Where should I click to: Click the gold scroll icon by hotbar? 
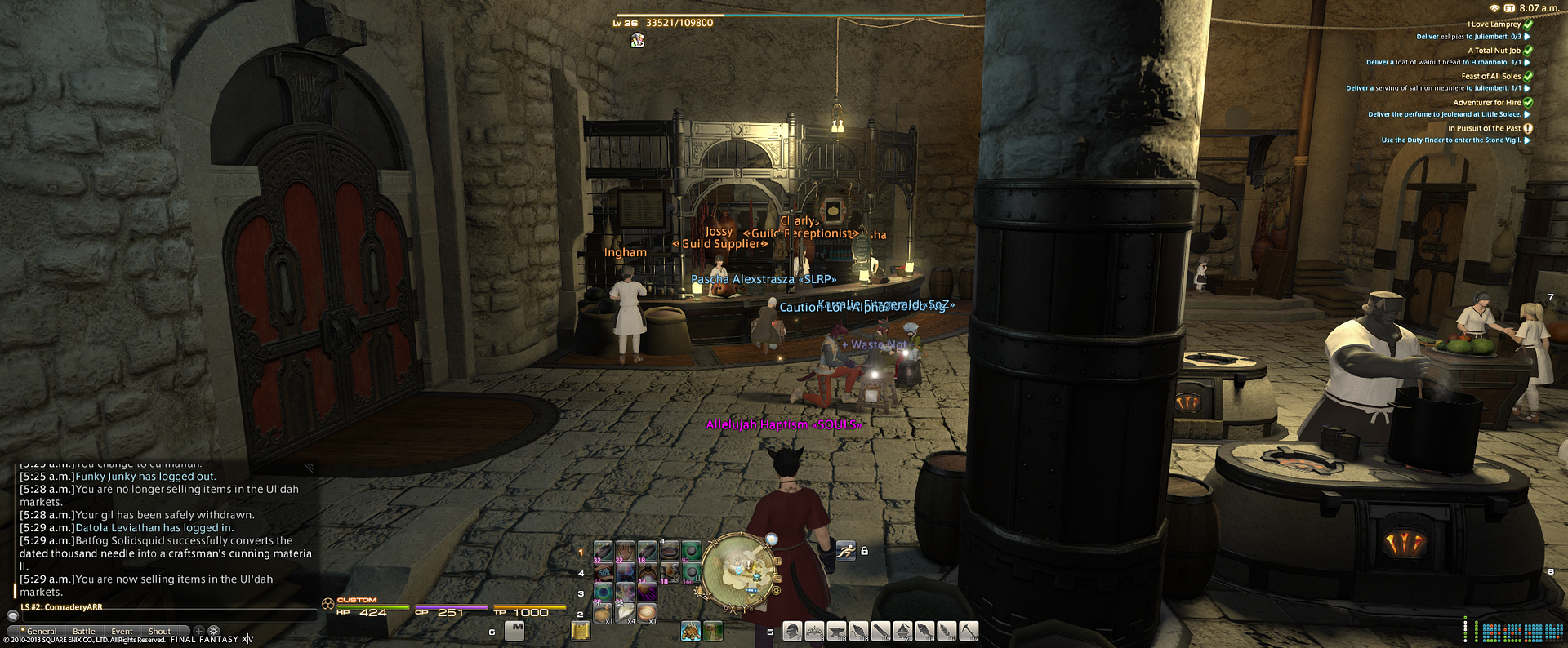[581, 631]
